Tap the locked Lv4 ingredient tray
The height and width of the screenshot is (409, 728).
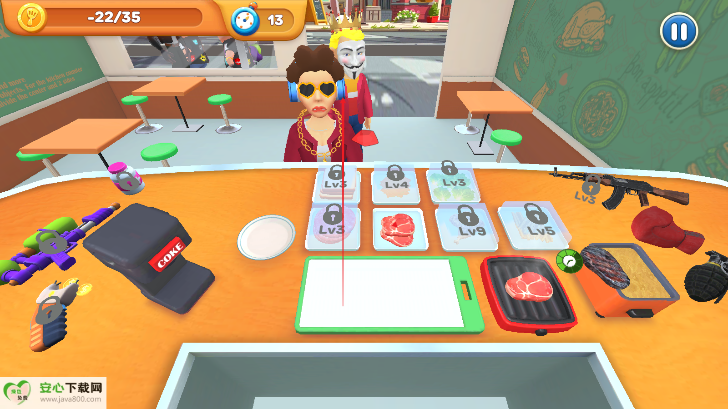tap(396, 183)
